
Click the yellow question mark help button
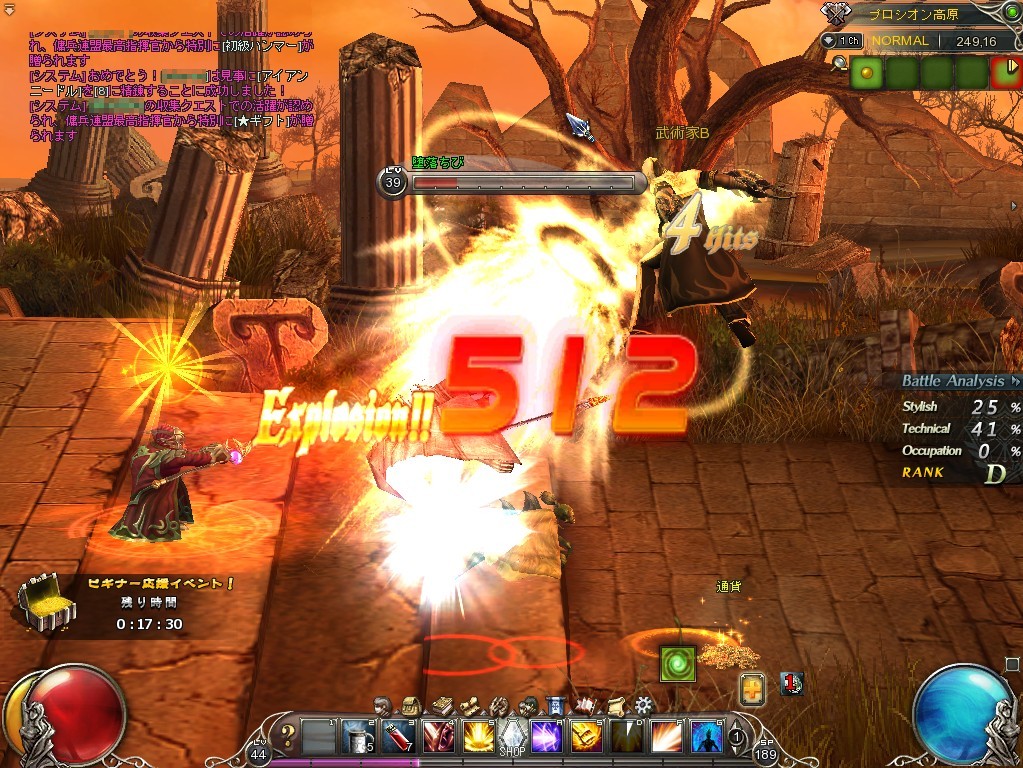tap(287, 735)
